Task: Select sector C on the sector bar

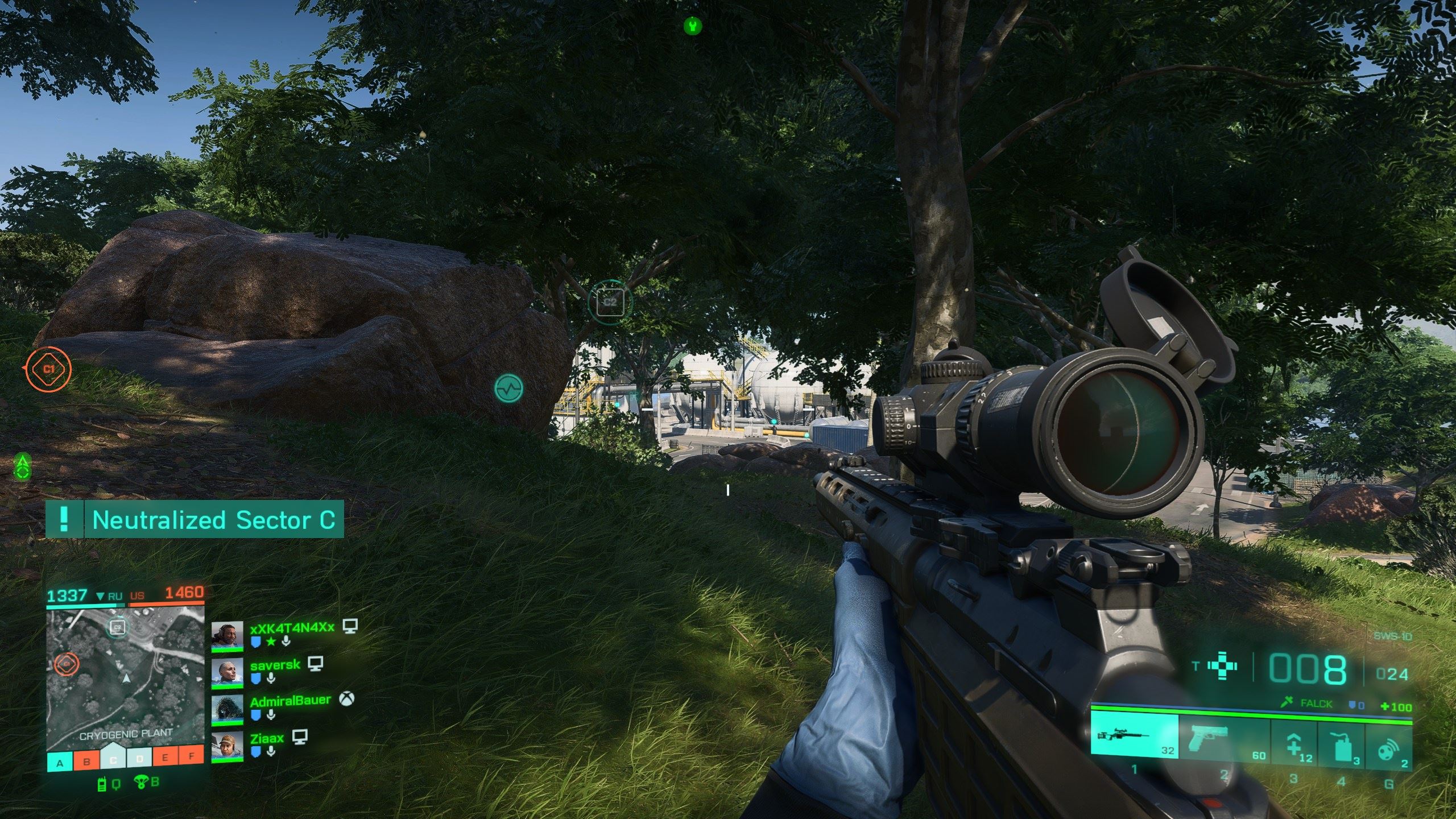Action: 113,759
